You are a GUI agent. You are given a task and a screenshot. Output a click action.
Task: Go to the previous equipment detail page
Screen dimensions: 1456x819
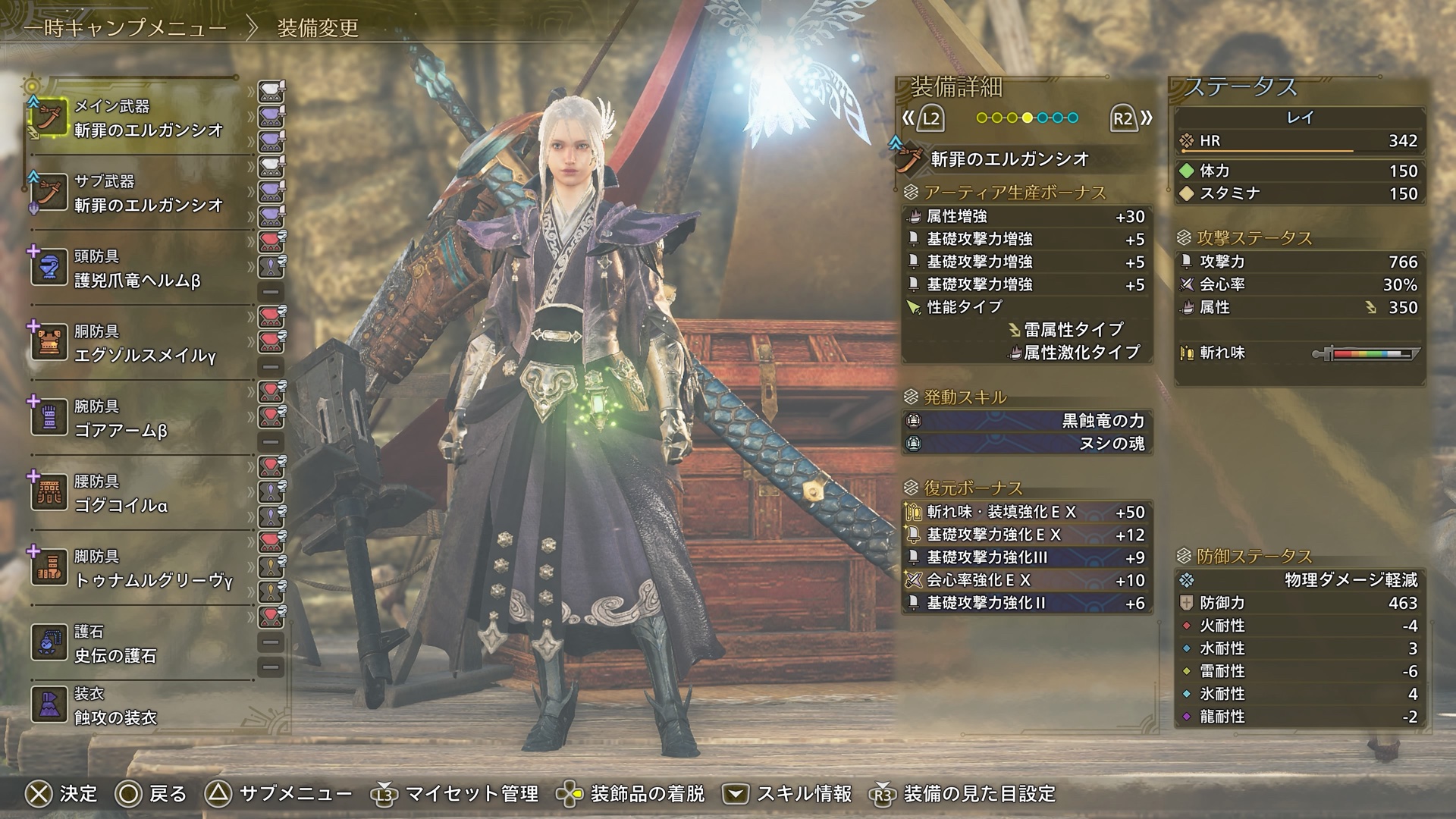[x=923, y=118]
